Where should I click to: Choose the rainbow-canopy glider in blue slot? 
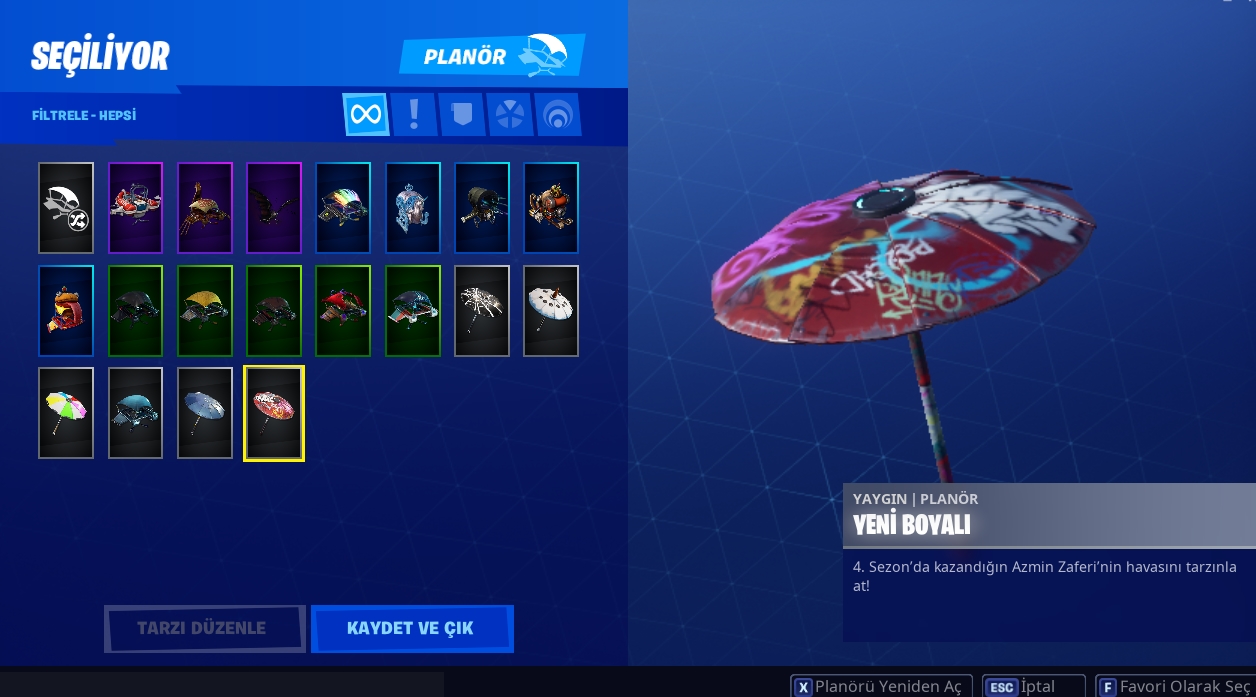tap(343, 208)
